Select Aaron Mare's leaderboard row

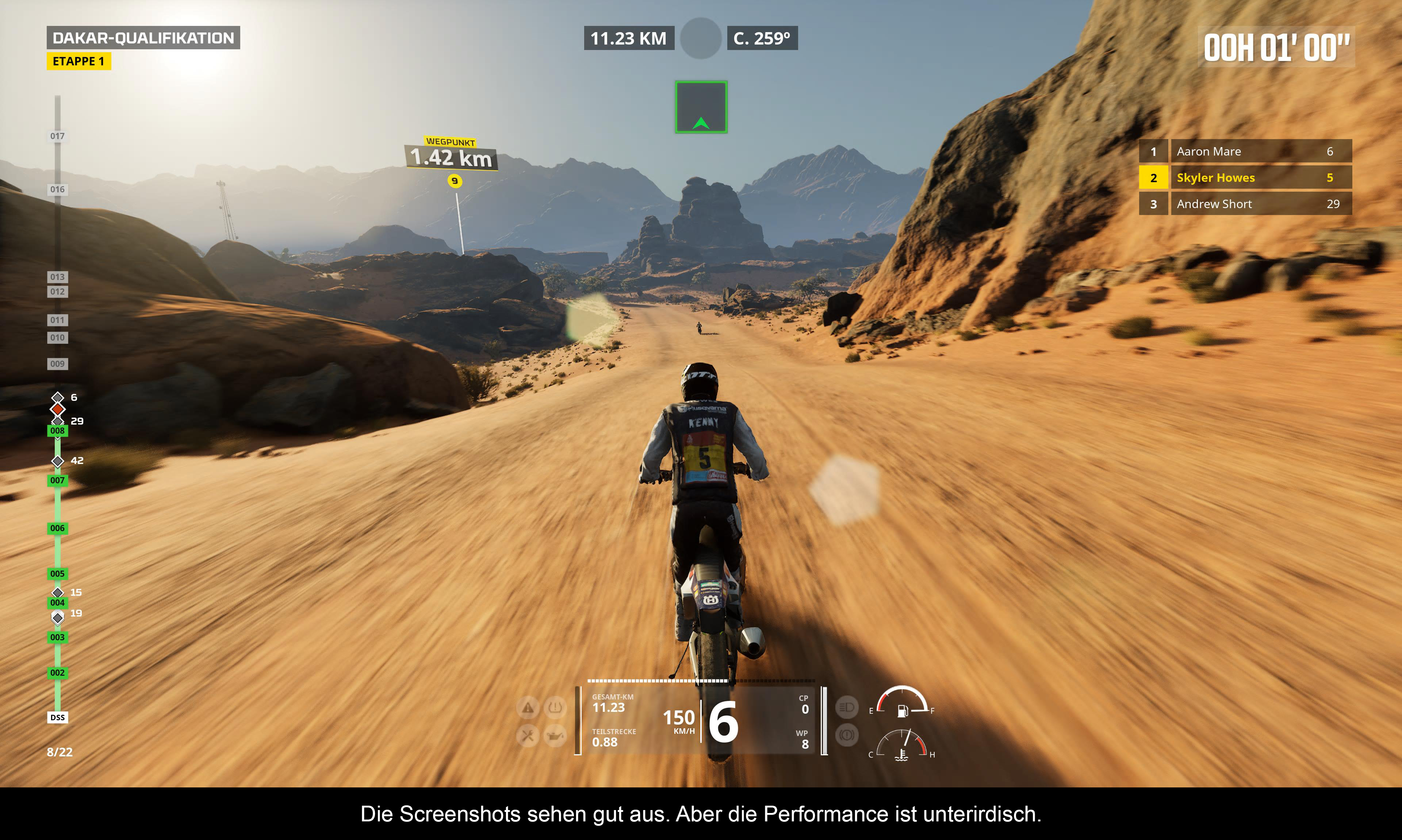pyautogui.click(x=1245, y=152)
